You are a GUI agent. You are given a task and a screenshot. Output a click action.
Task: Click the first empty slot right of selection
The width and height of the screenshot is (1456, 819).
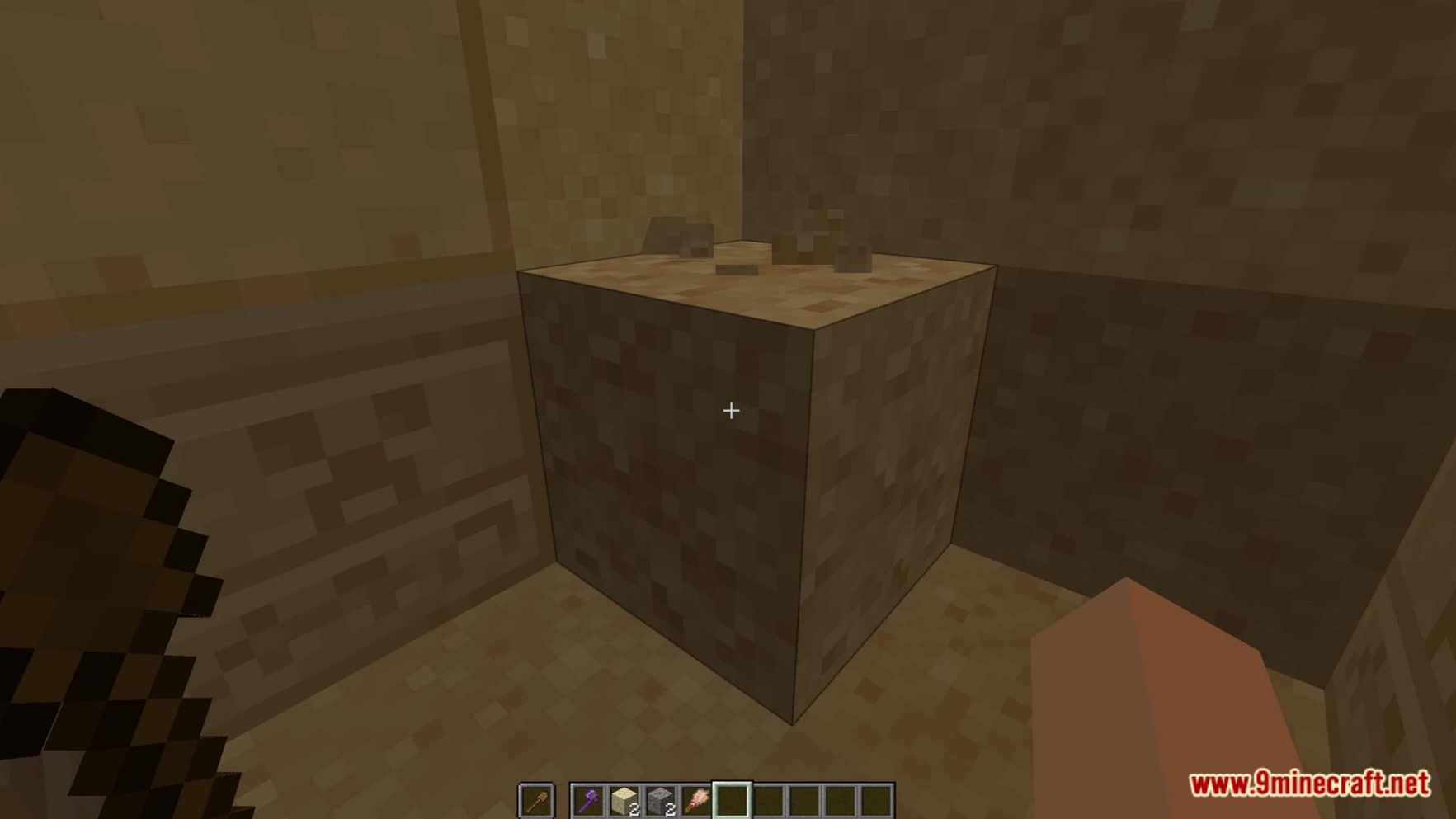point(769,798)
